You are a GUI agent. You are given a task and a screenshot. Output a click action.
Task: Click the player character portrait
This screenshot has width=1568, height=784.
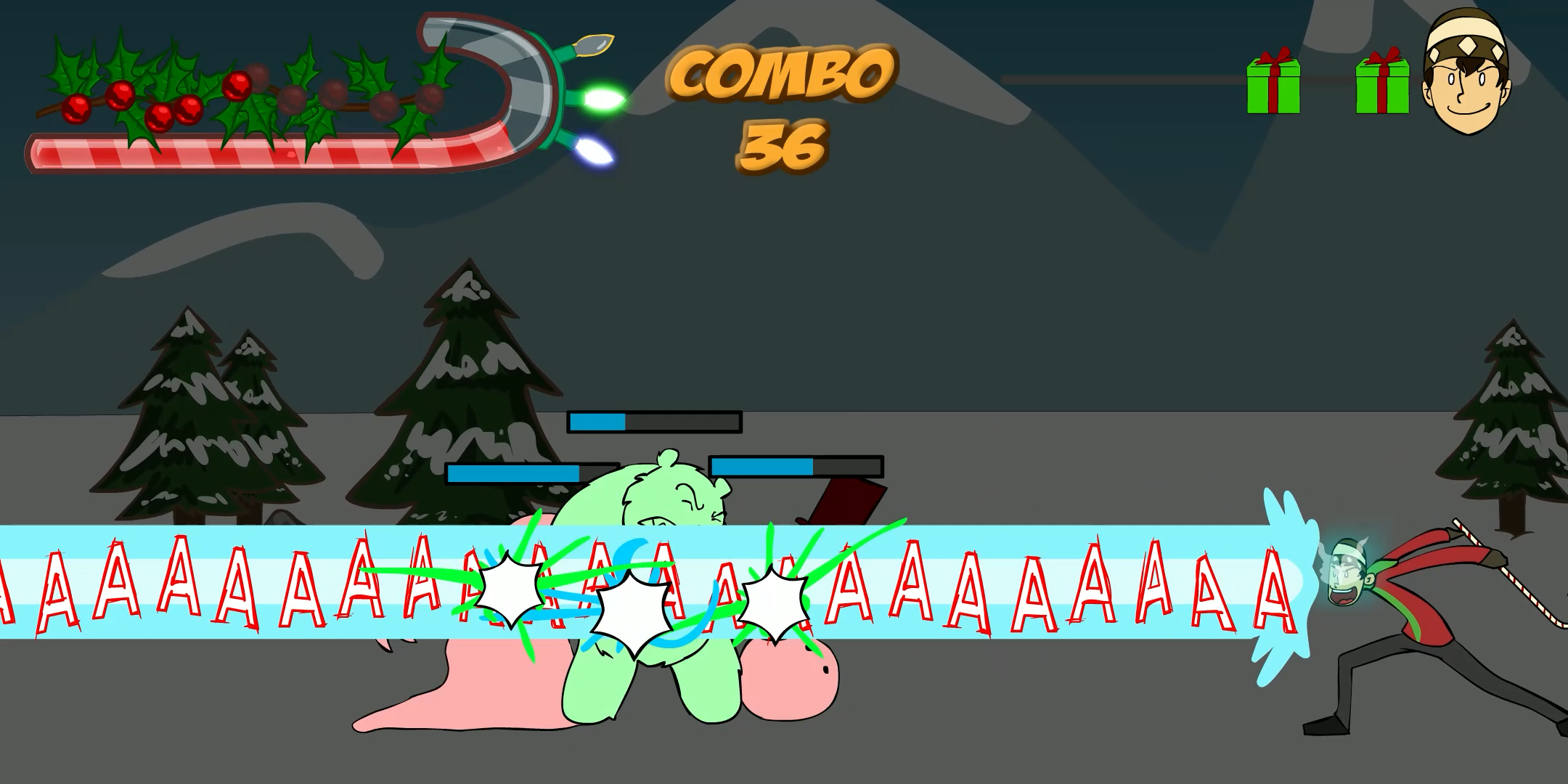pyautogui.click(x=1466, y=73)
